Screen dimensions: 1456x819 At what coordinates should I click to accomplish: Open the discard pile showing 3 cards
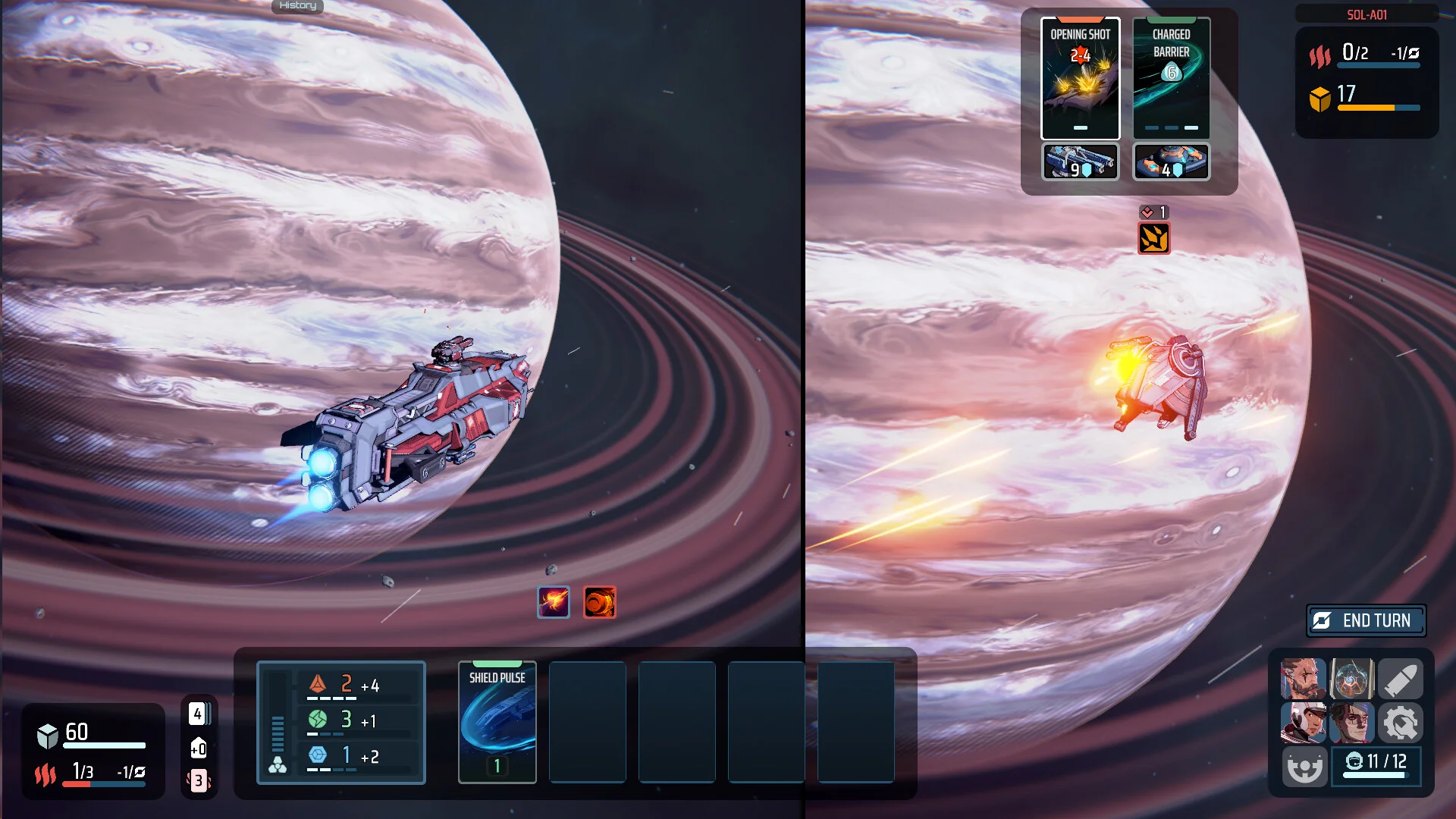pos(199,780)
